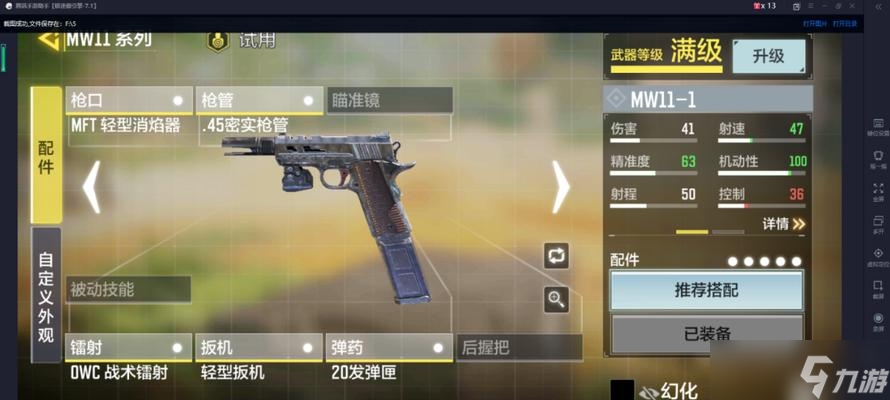Image resolution: width=890 pixels, height=400 pixels.
Task: Select the empty 后握把 rear grip slot
Action: 518,348
